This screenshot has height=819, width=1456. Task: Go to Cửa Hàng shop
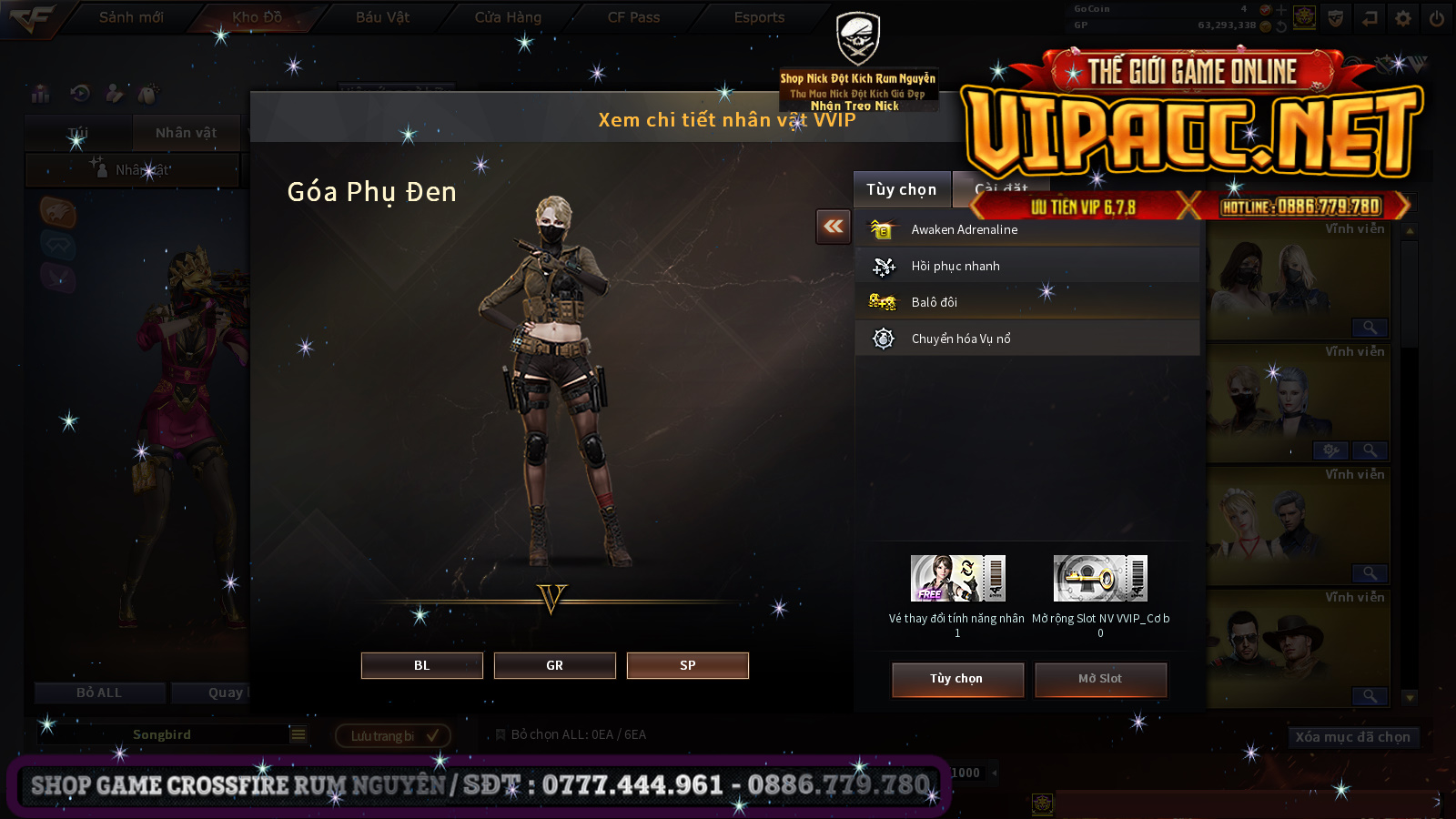point(508,17)
